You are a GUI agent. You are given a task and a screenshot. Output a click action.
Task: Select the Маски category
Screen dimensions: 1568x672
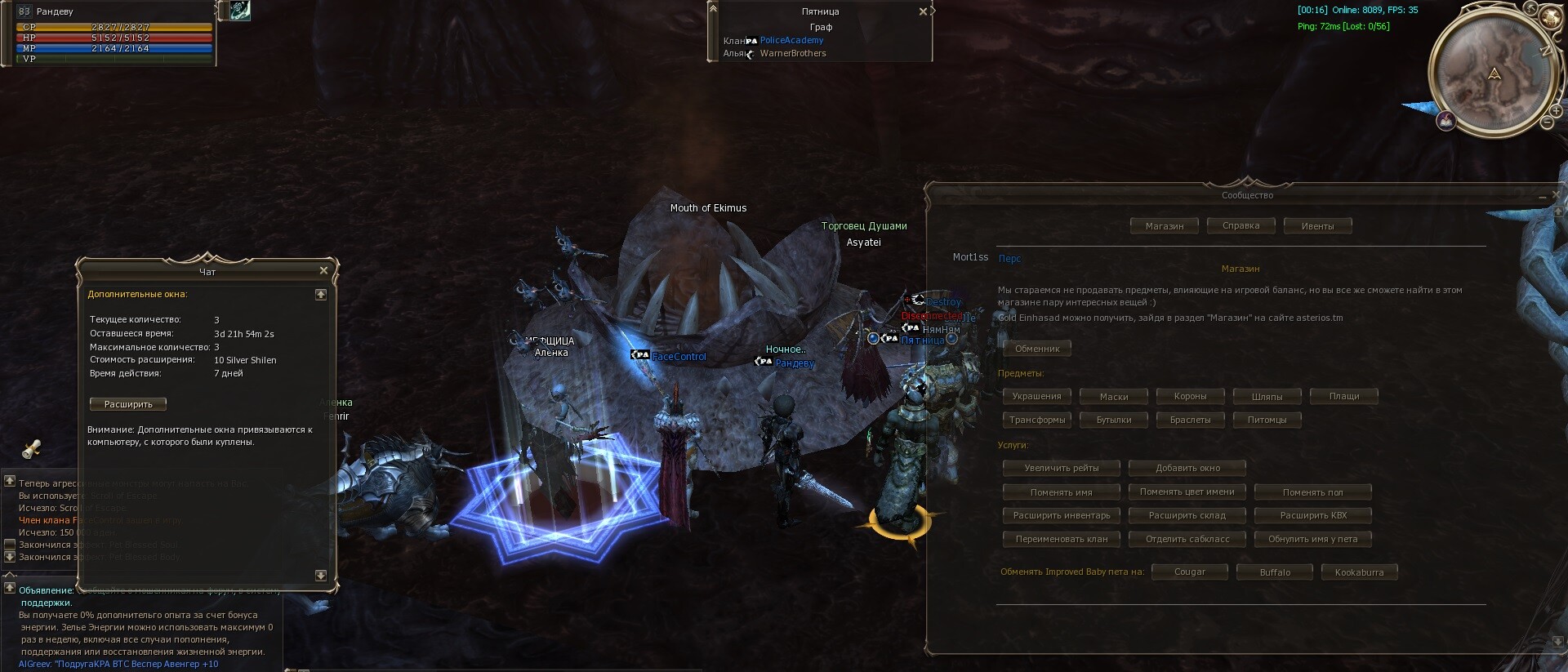[x=1113, y=397]
